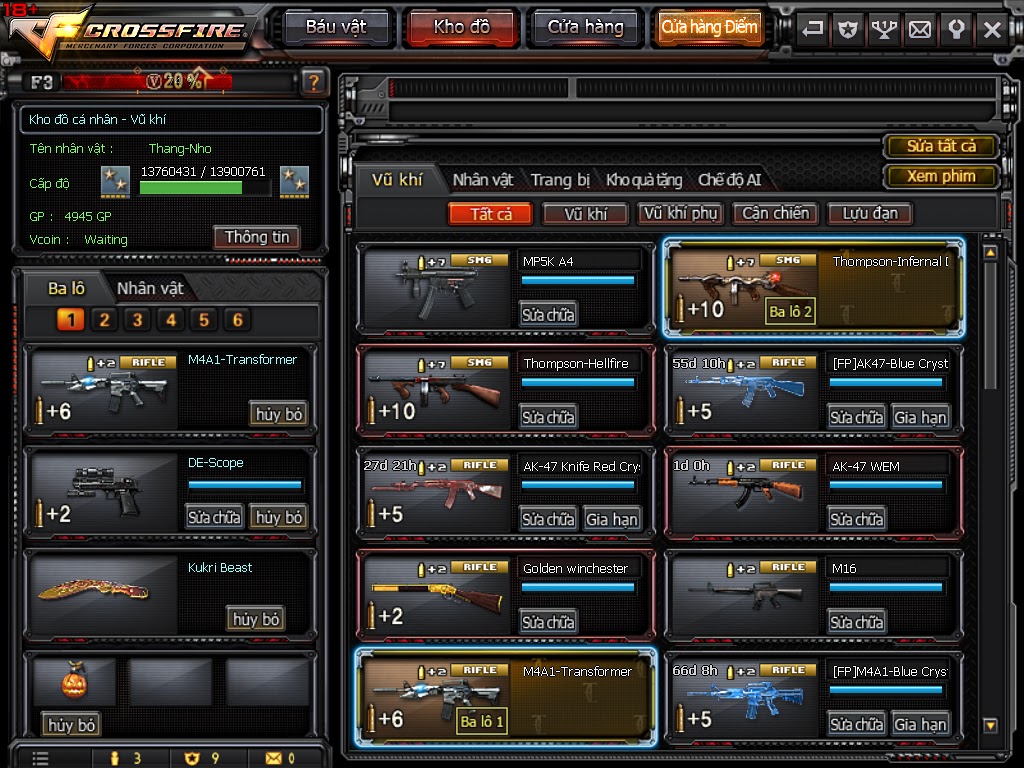
Task: Open the Kho quà tặng tab
Action: pyautogui.click(x=644, y=180)
